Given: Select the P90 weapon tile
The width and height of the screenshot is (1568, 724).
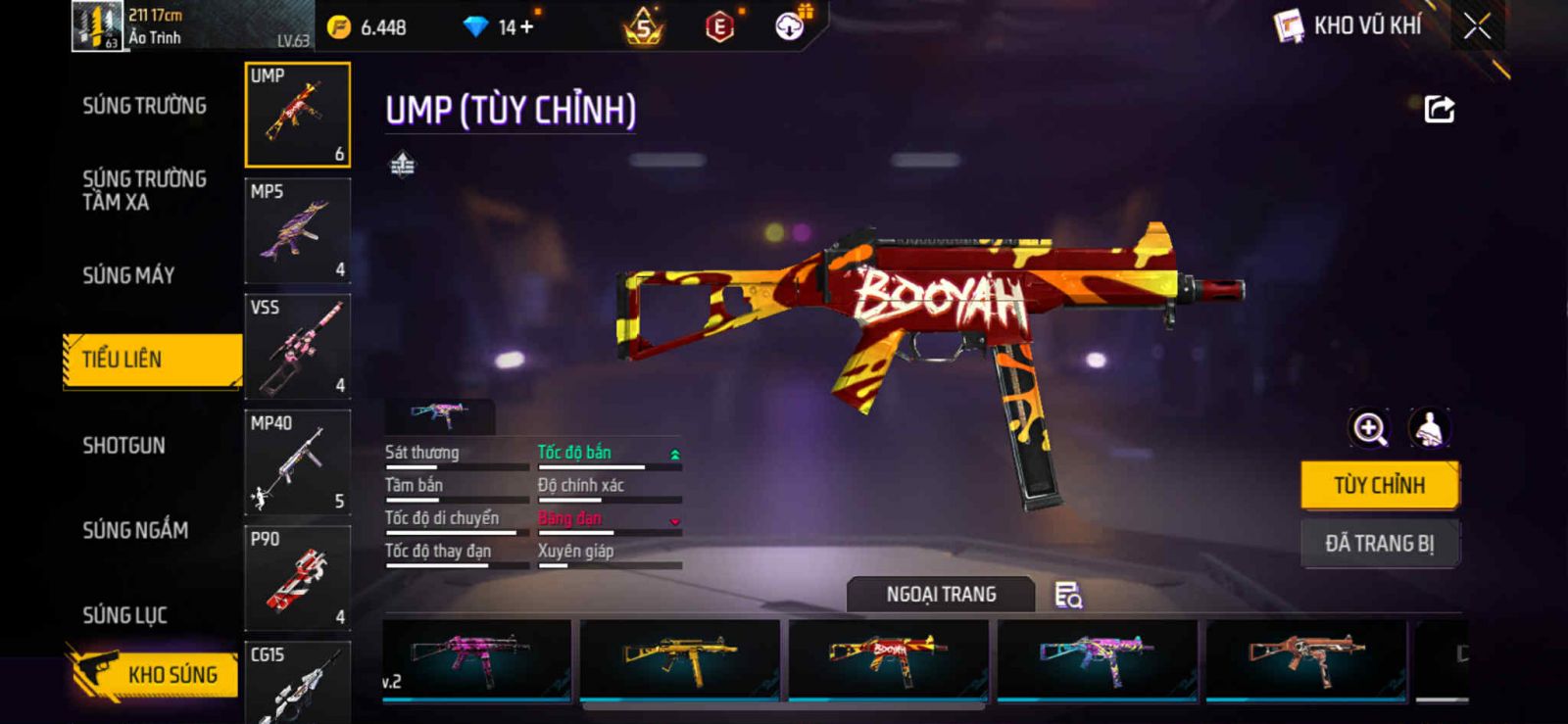Looking at the screenshot, I should [297, 578].
